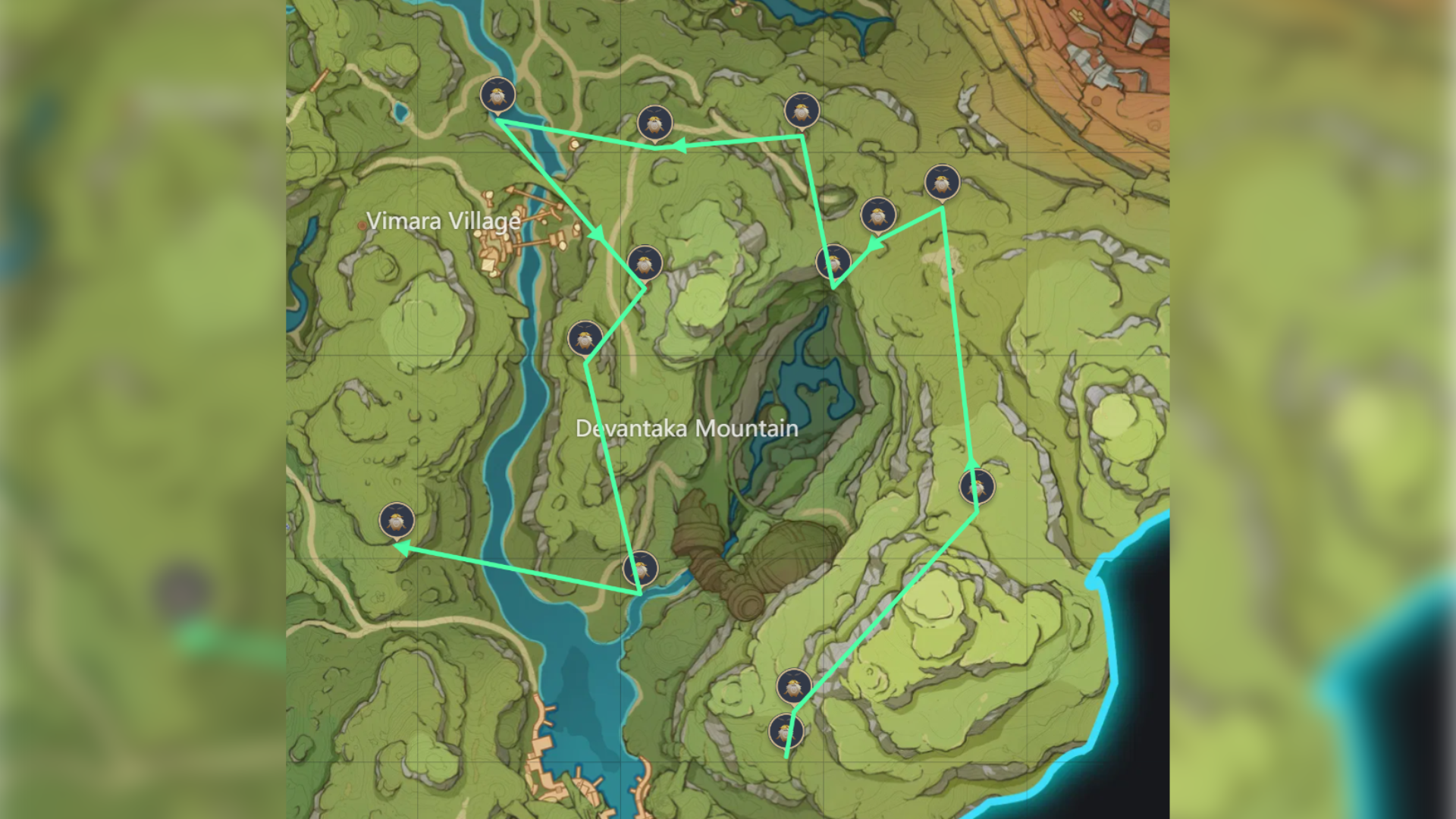Select the beetle marker at the route's top-right corner
The image size is (1456, 819).
tap(802, 111)
